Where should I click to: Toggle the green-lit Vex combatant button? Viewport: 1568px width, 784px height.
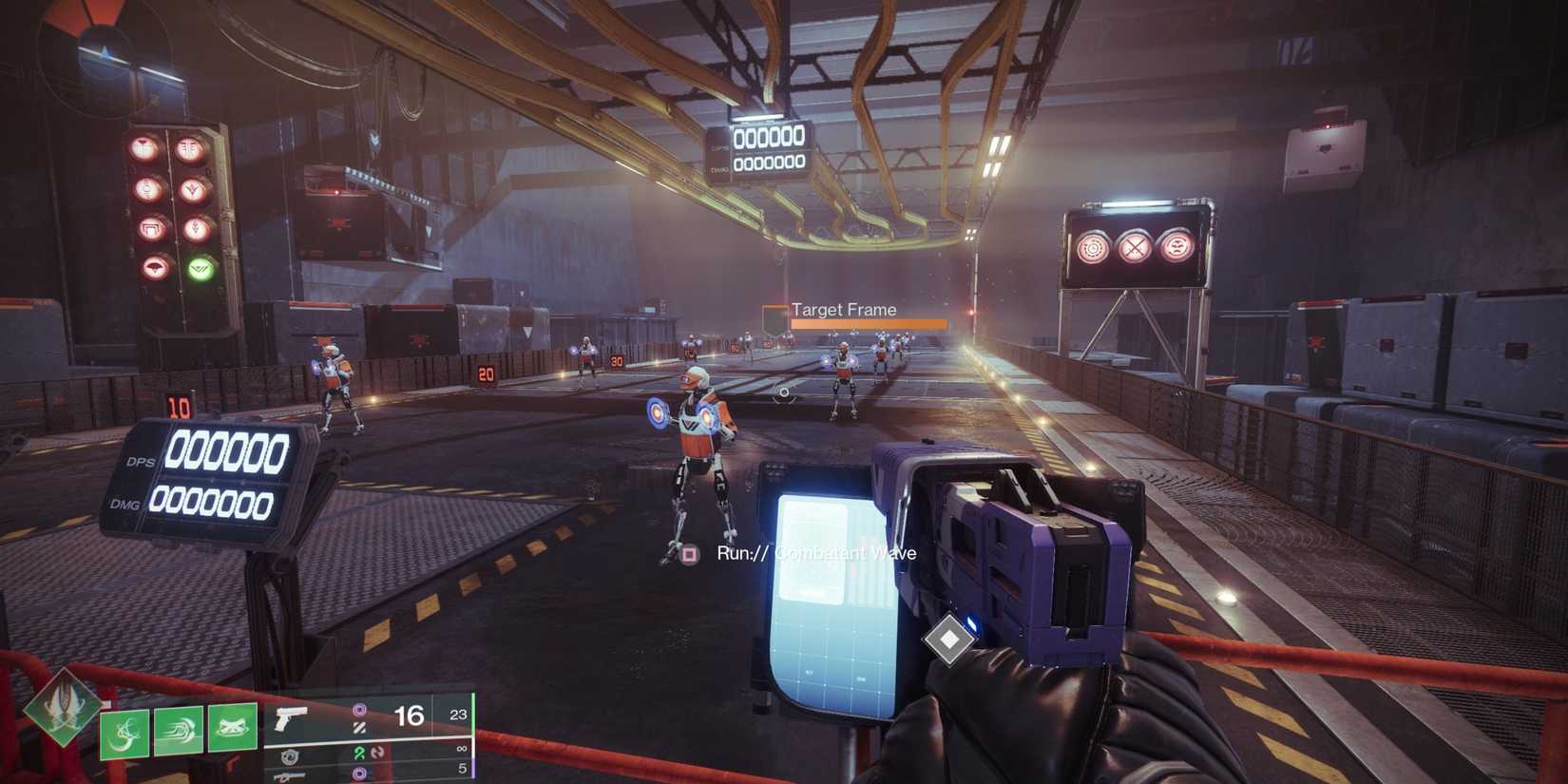pos(201,267)
